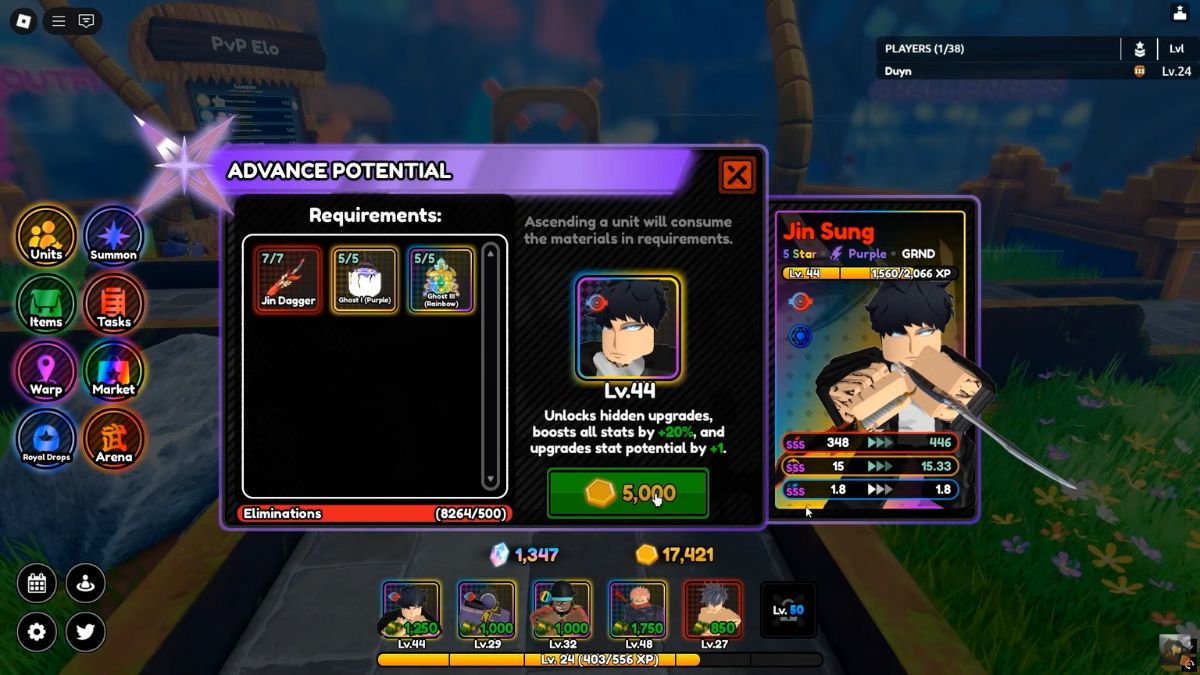This screenshot has width=1200, height=675.
Task: Close the Advance Potential window
Action: 737,176
